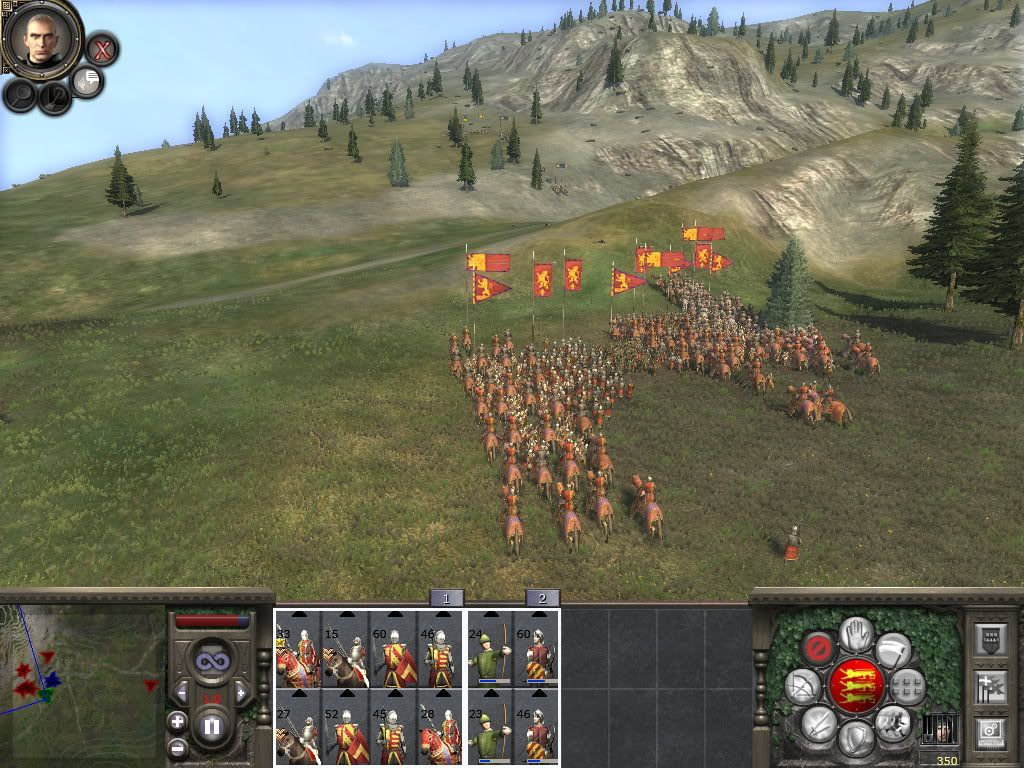Screen dimensions: 1024x768
Task: Click the advisor portrait
Action: pos(41,39)
